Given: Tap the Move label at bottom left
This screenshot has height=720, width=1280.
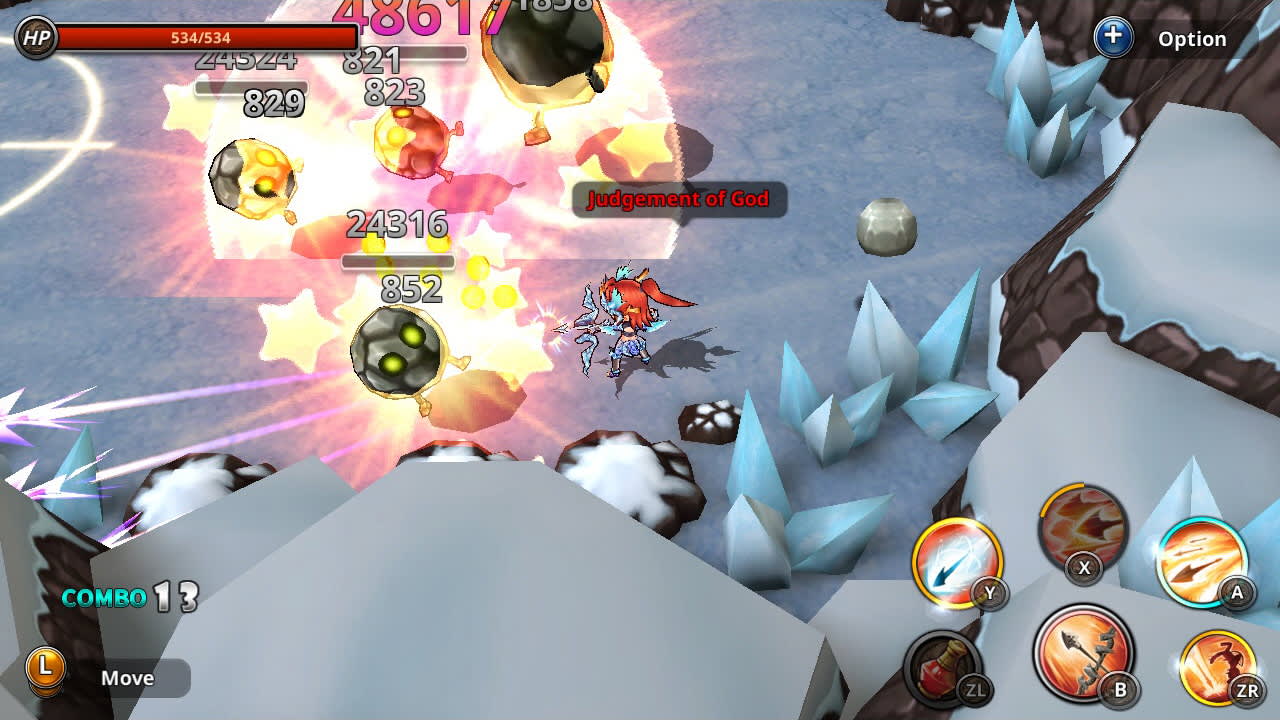Looking at the screenshot, I should coord(129,677).
